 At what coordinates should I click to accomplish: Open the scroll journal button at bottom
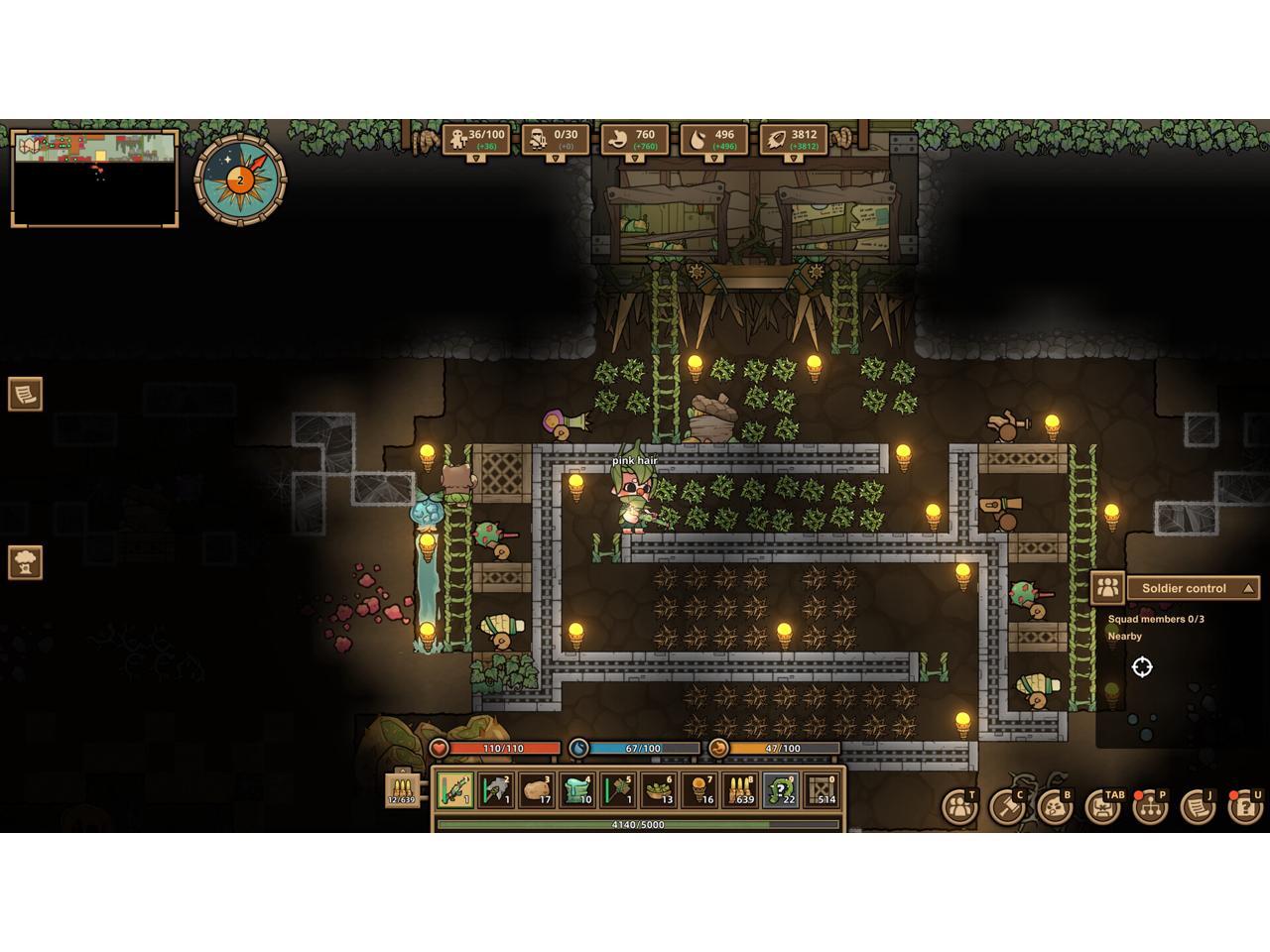pyautogui.click(x=1198, y=807)
